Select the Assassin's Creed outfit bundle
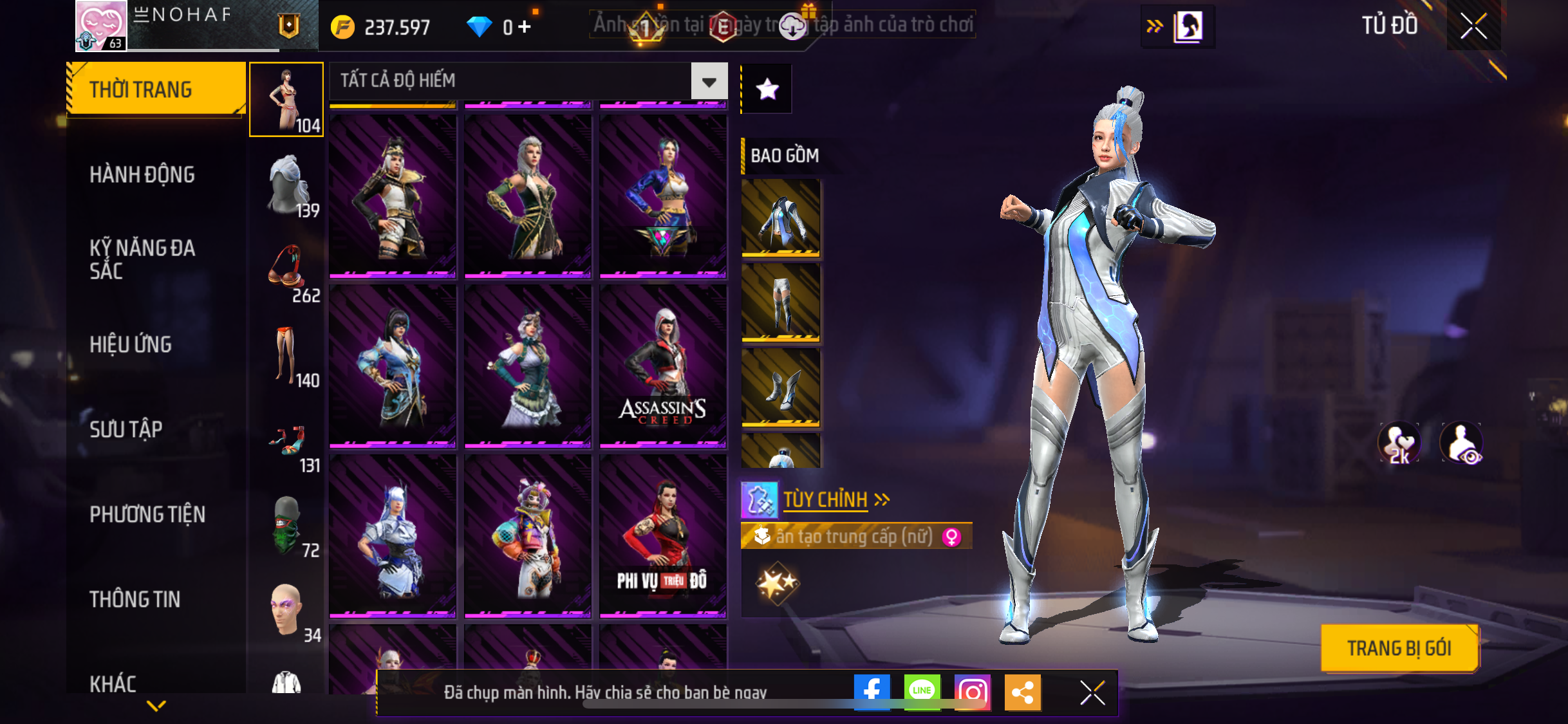Image resolution: width=1568 pixels, height=724 pixels. [x=662, y=366]
